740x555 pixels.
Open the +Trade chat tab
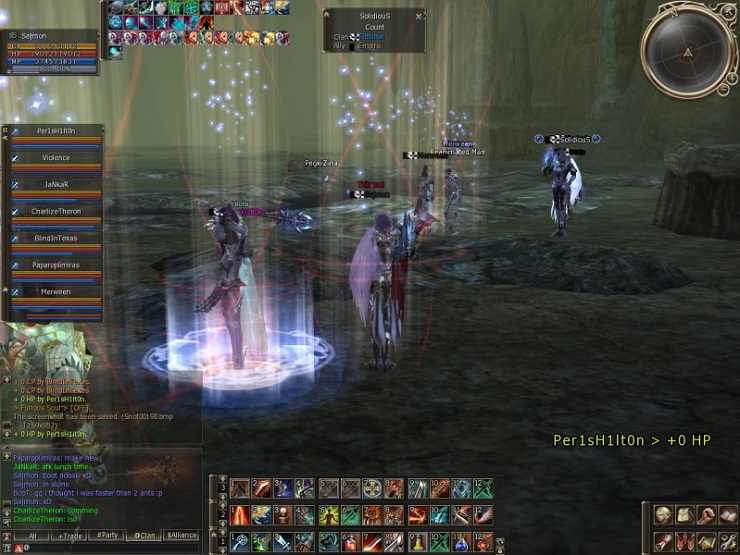coord(70,536)
